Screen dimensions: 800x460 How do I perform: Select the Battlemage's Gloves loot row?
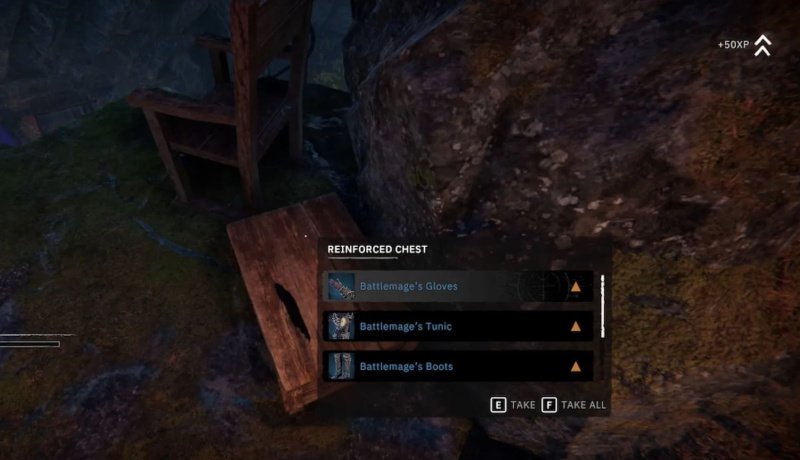tap(459, 287)
